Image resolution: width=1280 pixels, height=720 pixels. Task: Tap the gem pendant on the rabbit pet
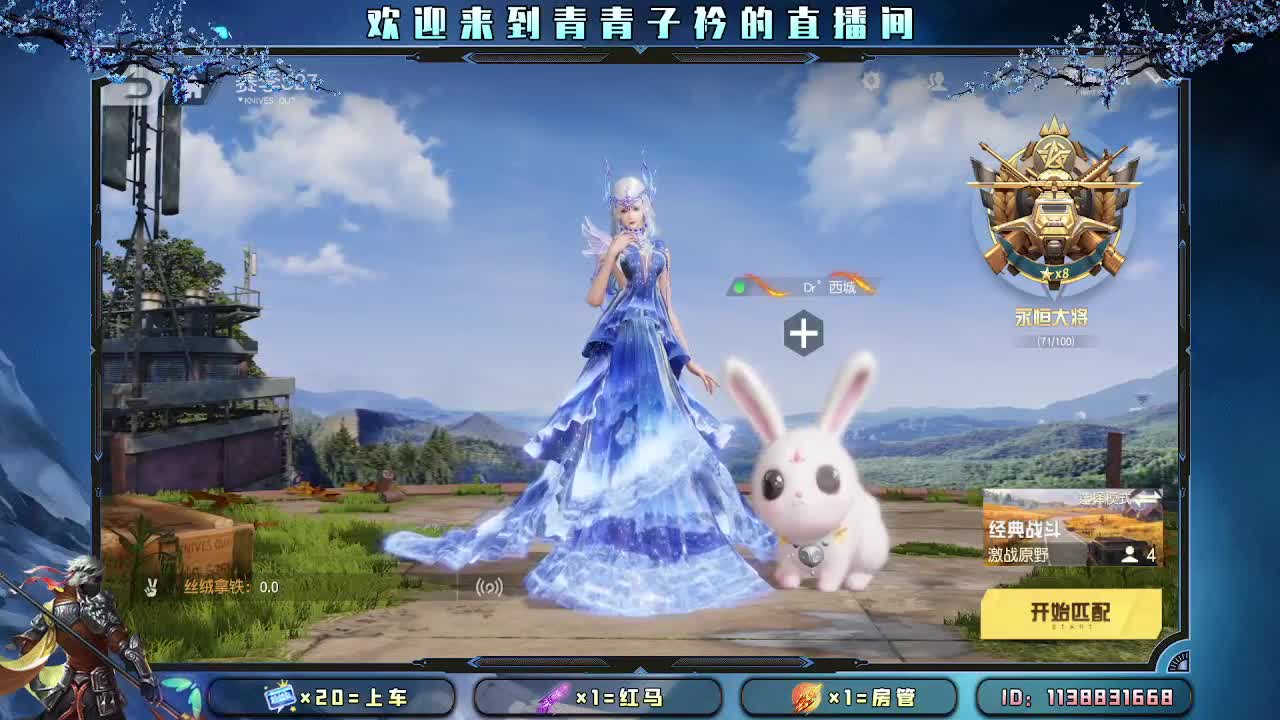click(812, 556)
